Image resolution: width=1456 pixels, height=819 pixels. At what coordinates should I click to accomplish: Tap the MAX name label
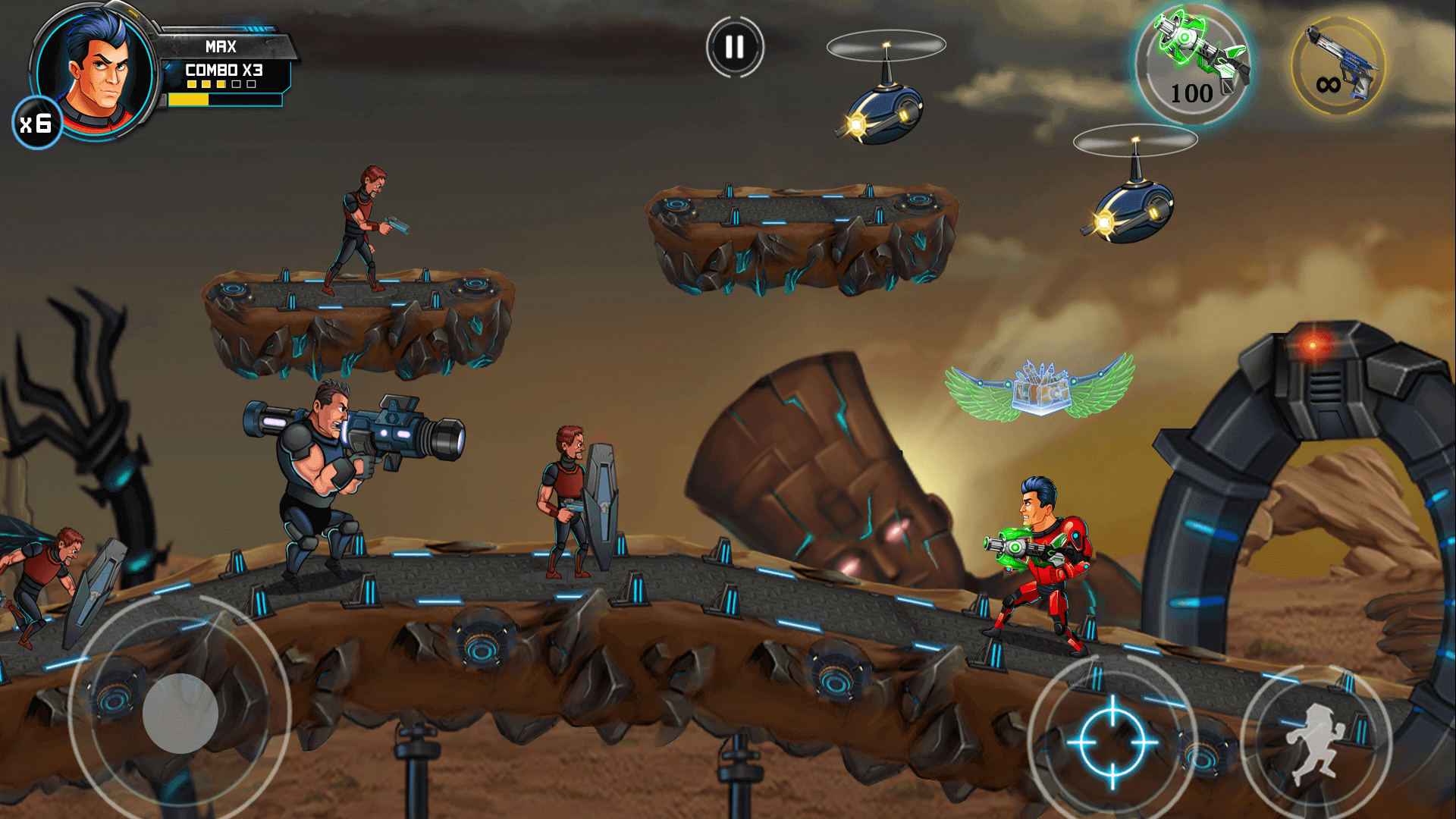point(220,47)
